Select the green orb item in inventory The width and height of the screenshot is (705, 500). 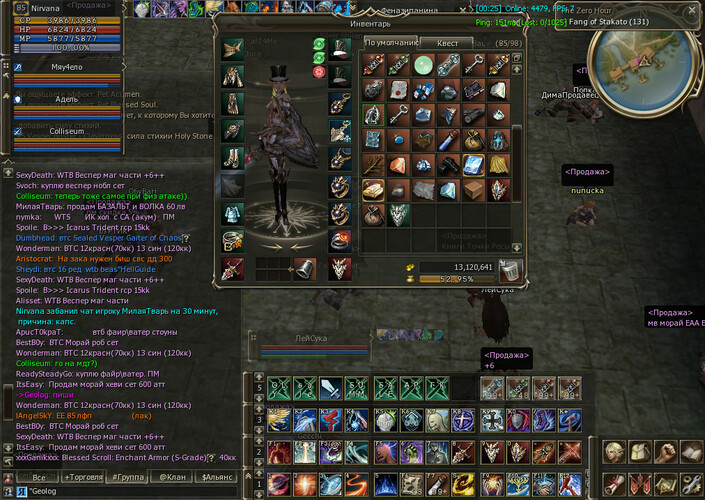pos(422,65)
